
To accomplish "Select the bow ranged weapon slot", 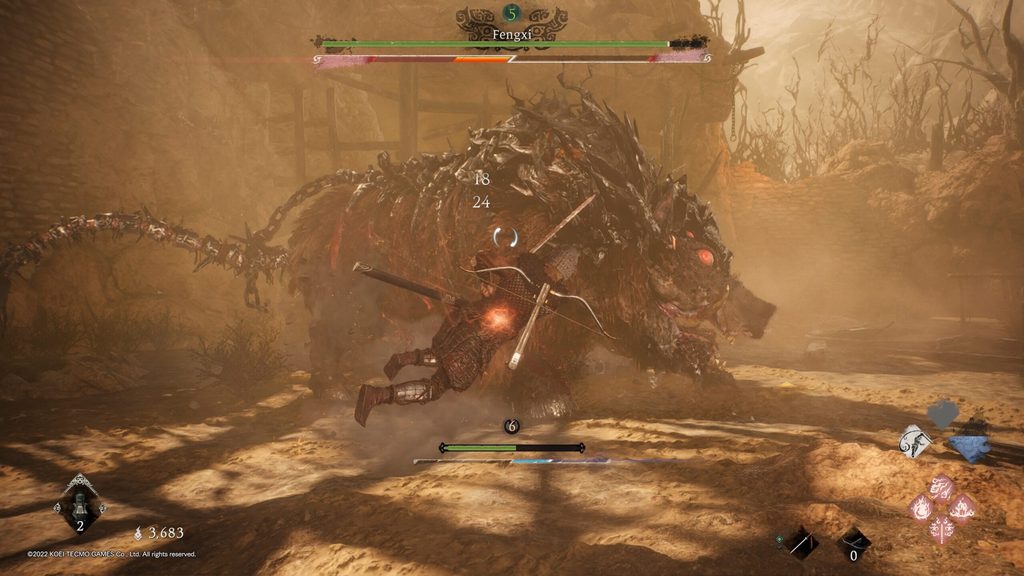I will 853,543.
